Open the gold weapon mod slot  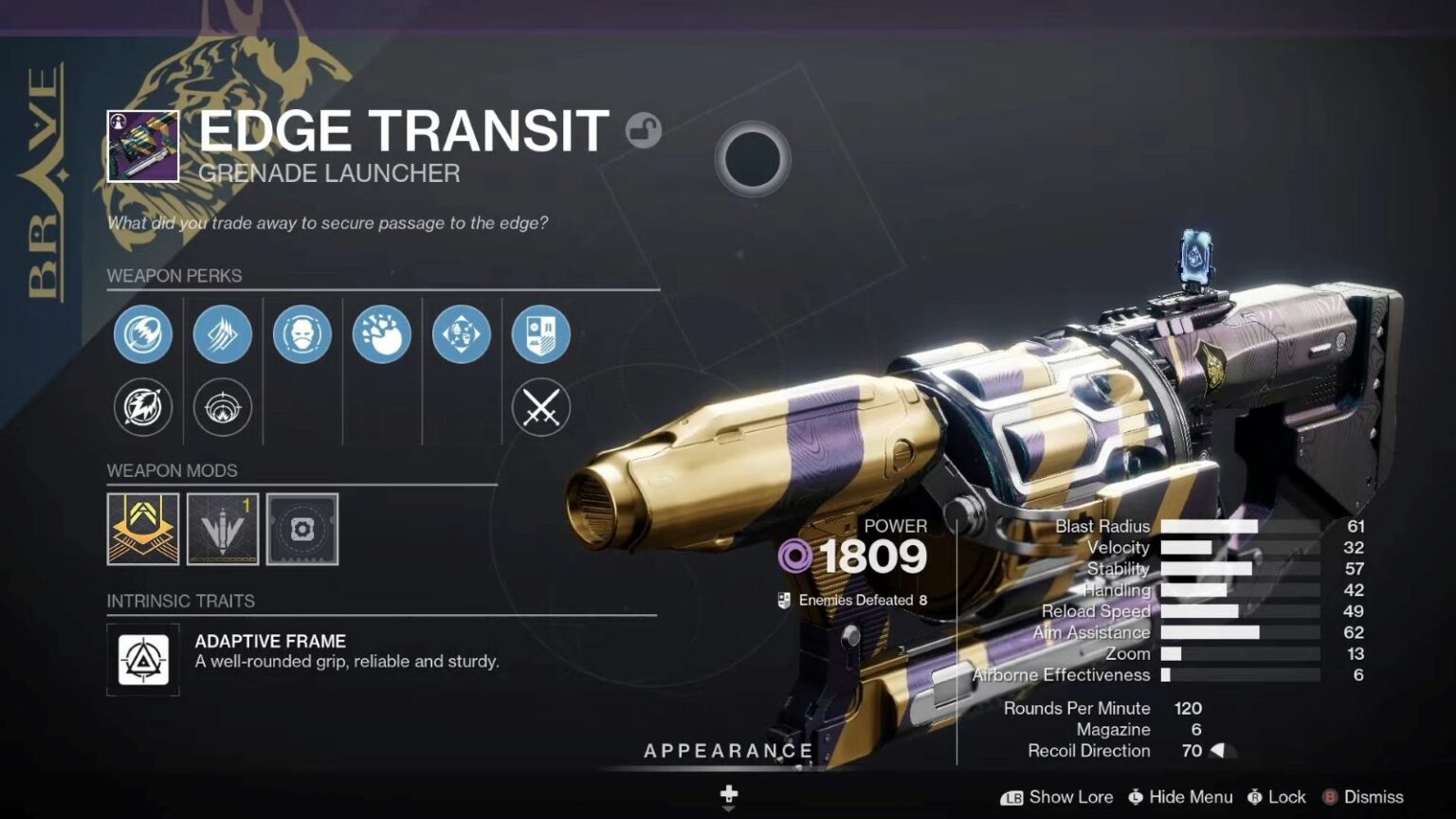(142, 530)
